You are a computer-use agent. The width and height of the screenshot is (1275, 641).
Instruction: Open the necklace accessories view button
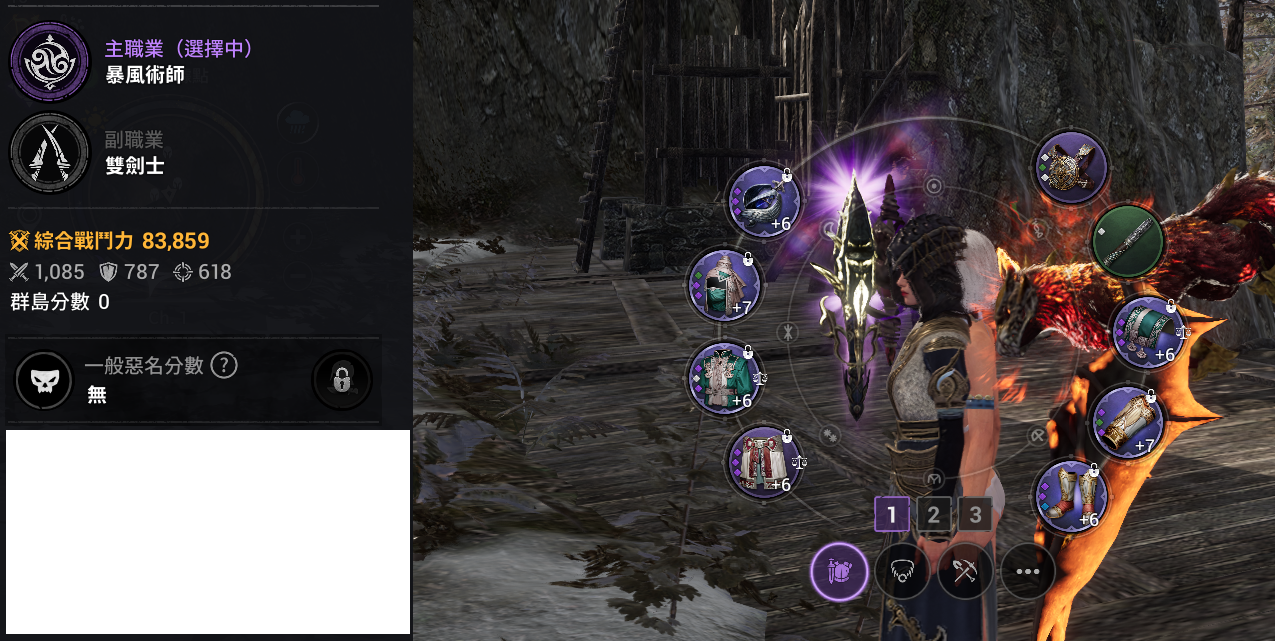(902, 572)
